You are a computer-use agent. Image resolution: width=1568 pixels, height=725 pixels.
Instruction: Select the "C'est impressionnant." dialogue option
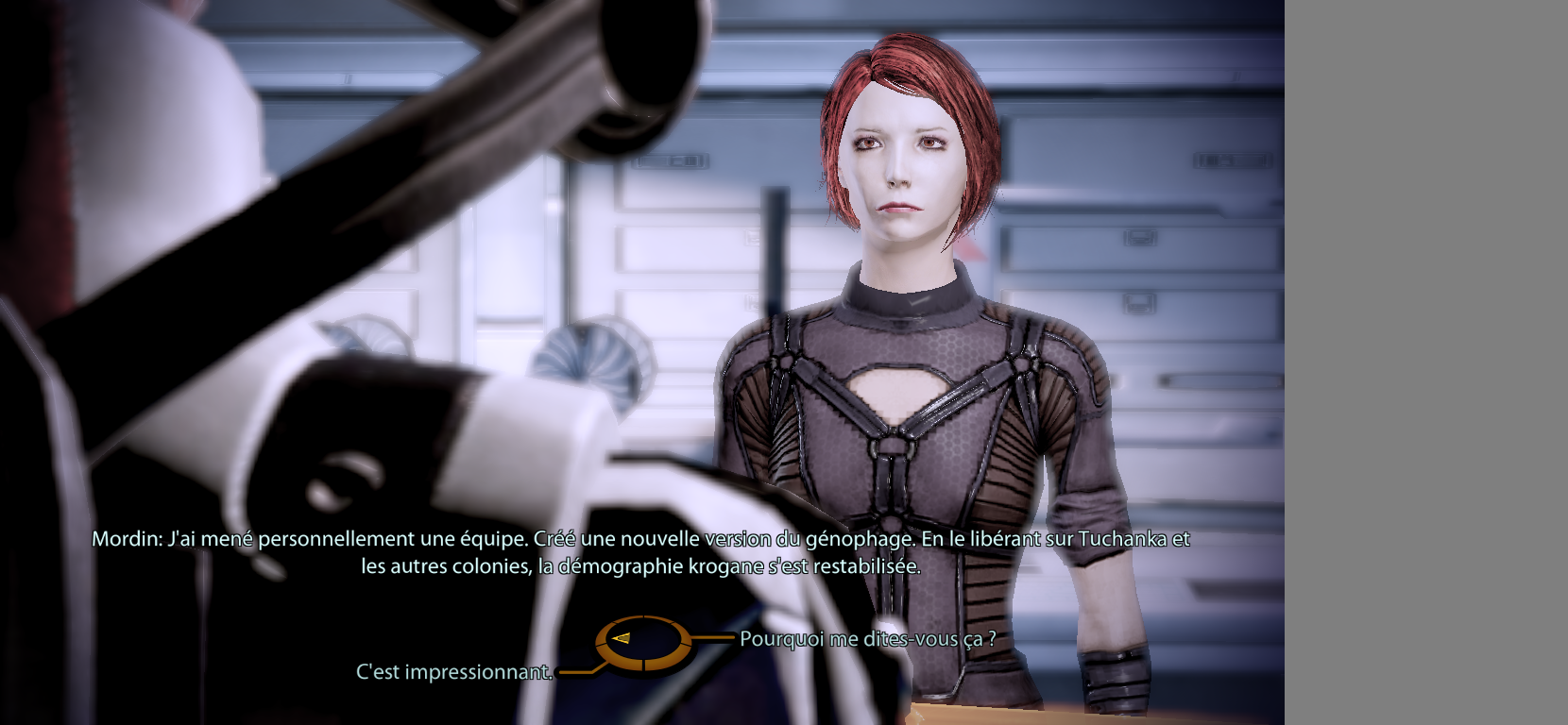click(x=453, y=672)
